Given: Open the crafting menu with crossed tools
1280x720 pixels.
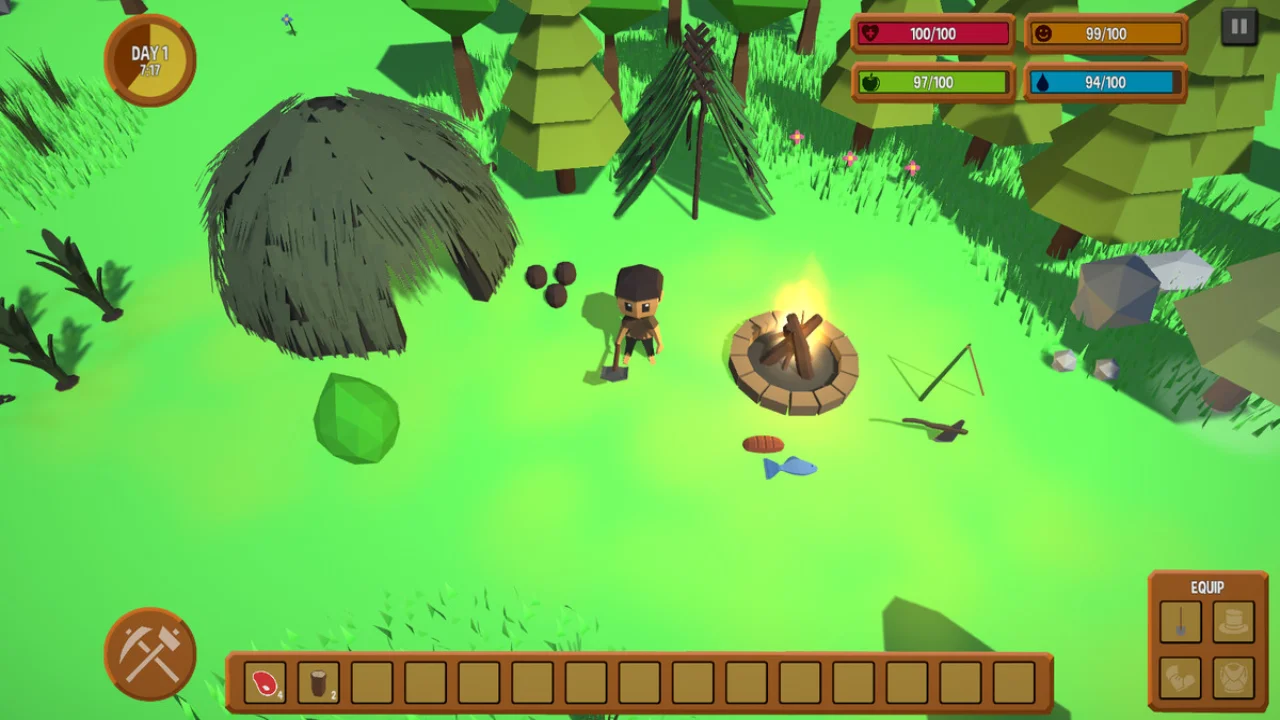Looking at the screenshot, I should click(150, 654).
